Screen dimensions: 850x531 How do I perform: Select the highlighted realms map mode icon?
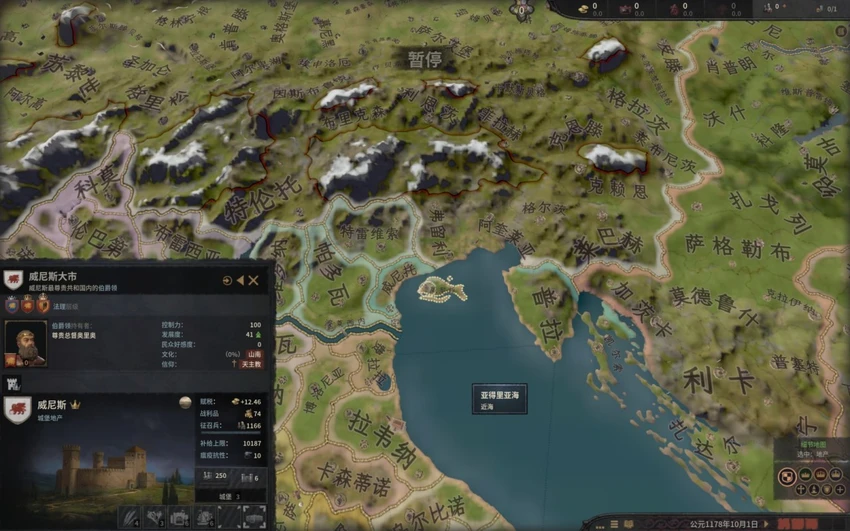click(788, 476)
